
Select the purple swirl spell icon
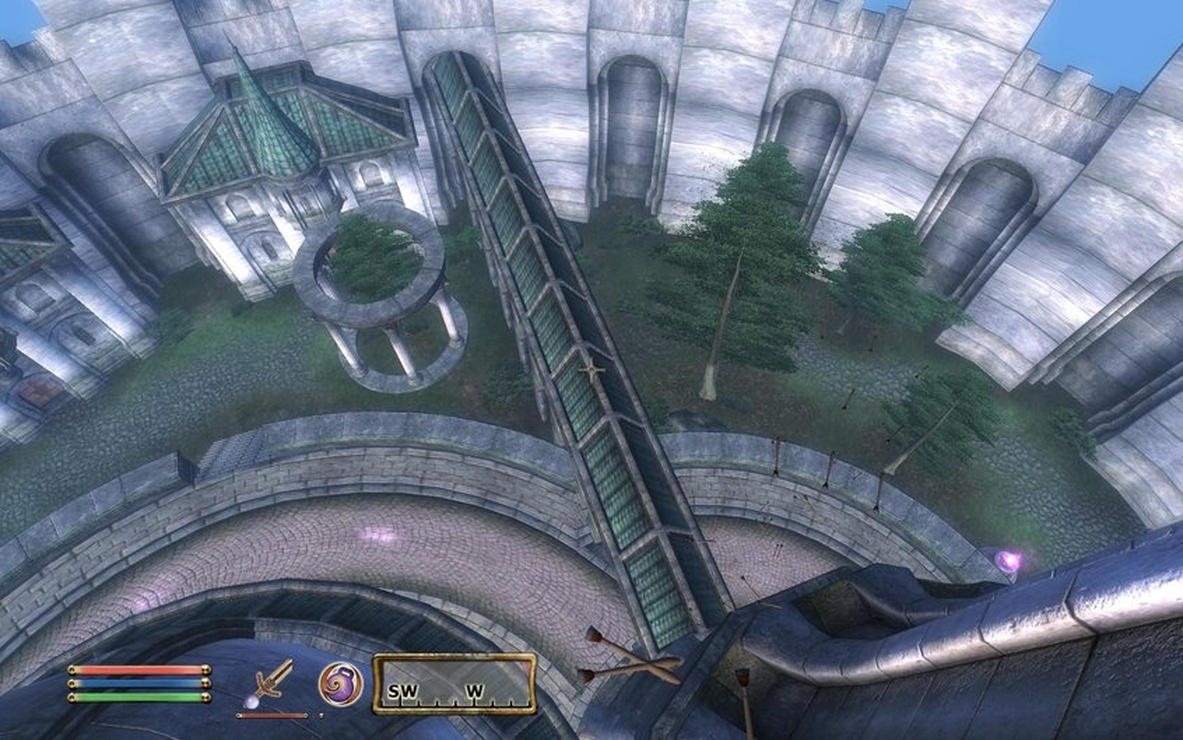340,683
